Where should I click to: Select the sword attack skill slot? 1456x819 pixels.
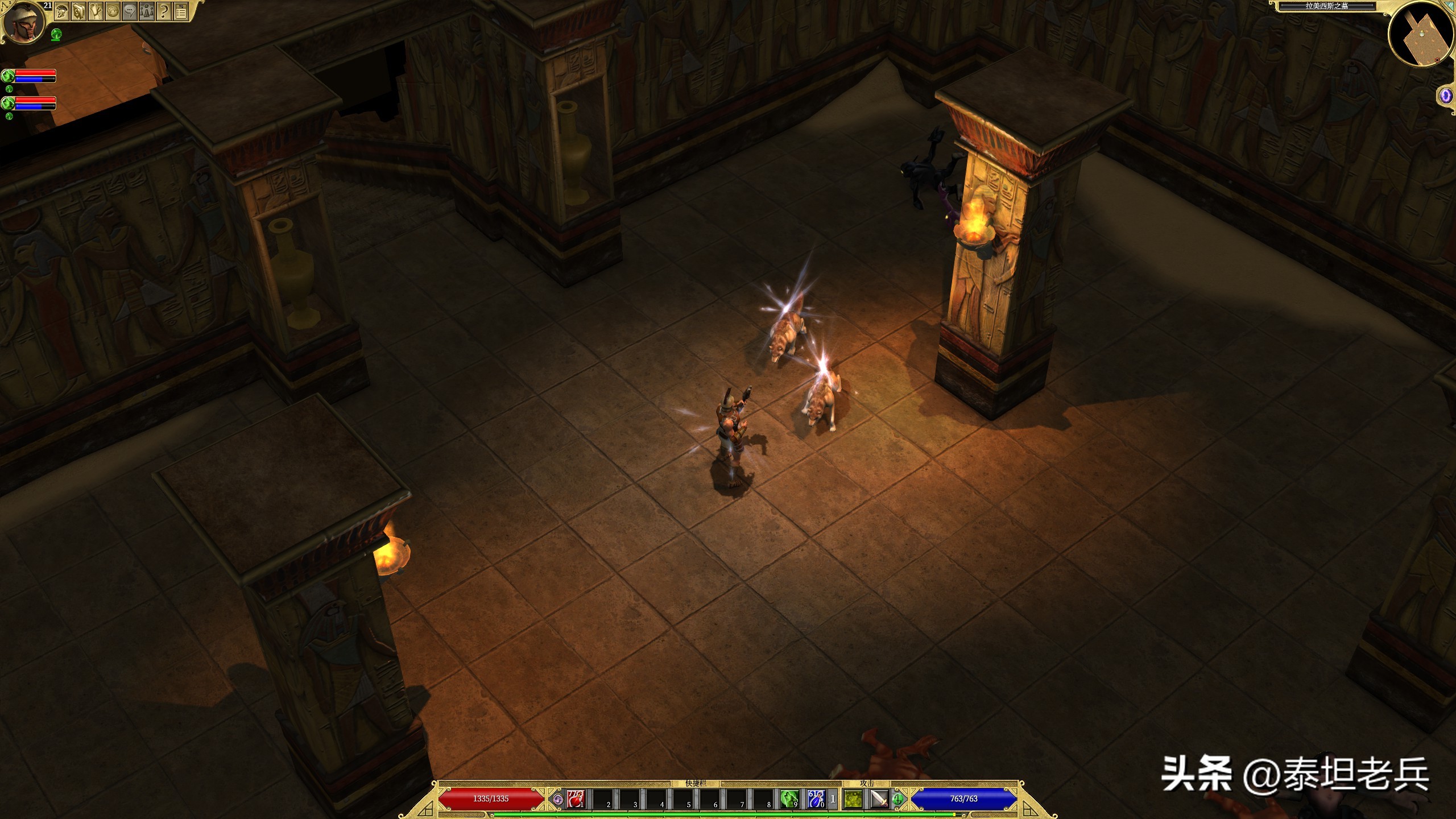coord(879,800)
